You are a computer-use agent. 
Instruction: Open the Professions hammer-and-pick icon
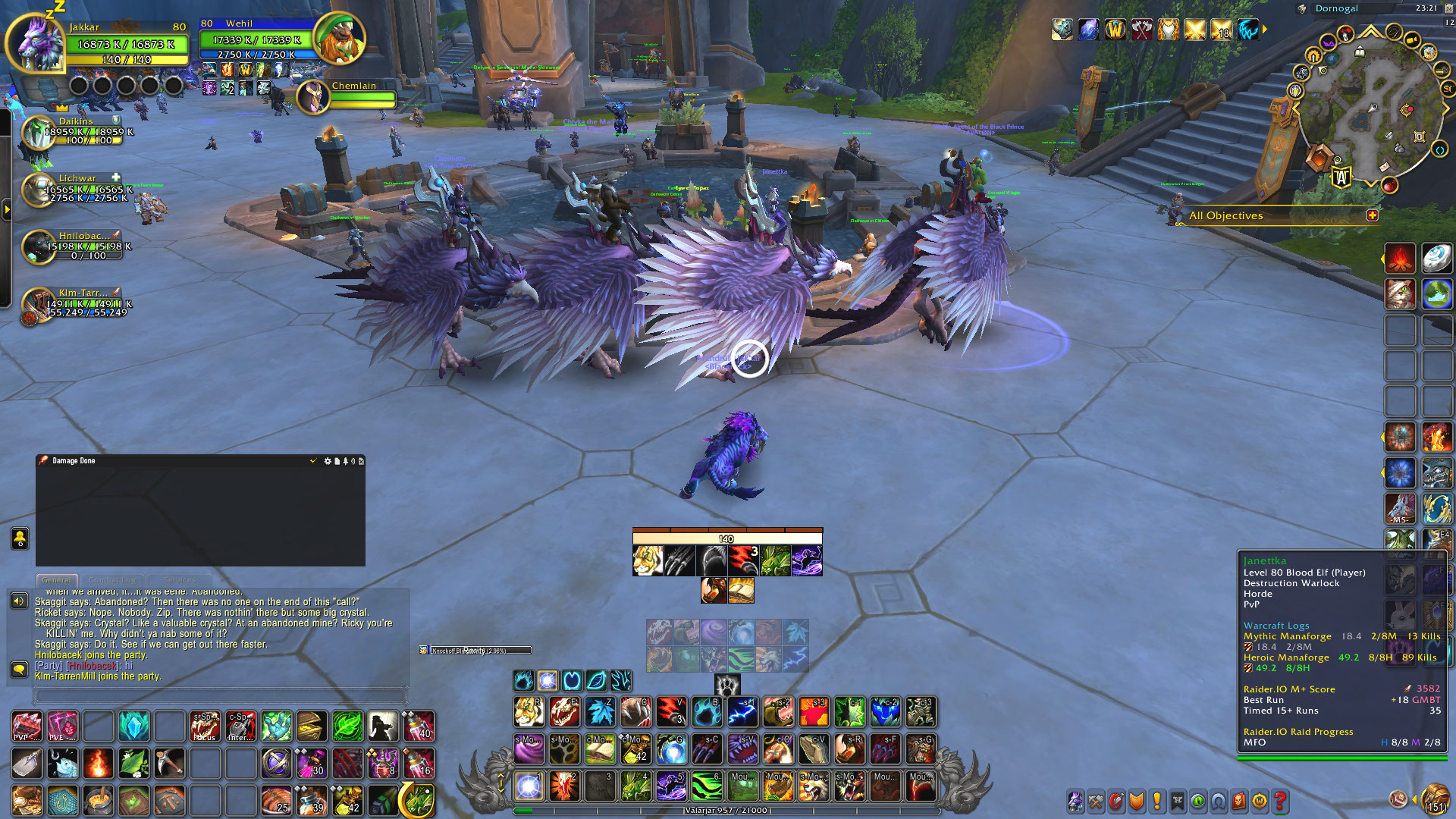1097,800
